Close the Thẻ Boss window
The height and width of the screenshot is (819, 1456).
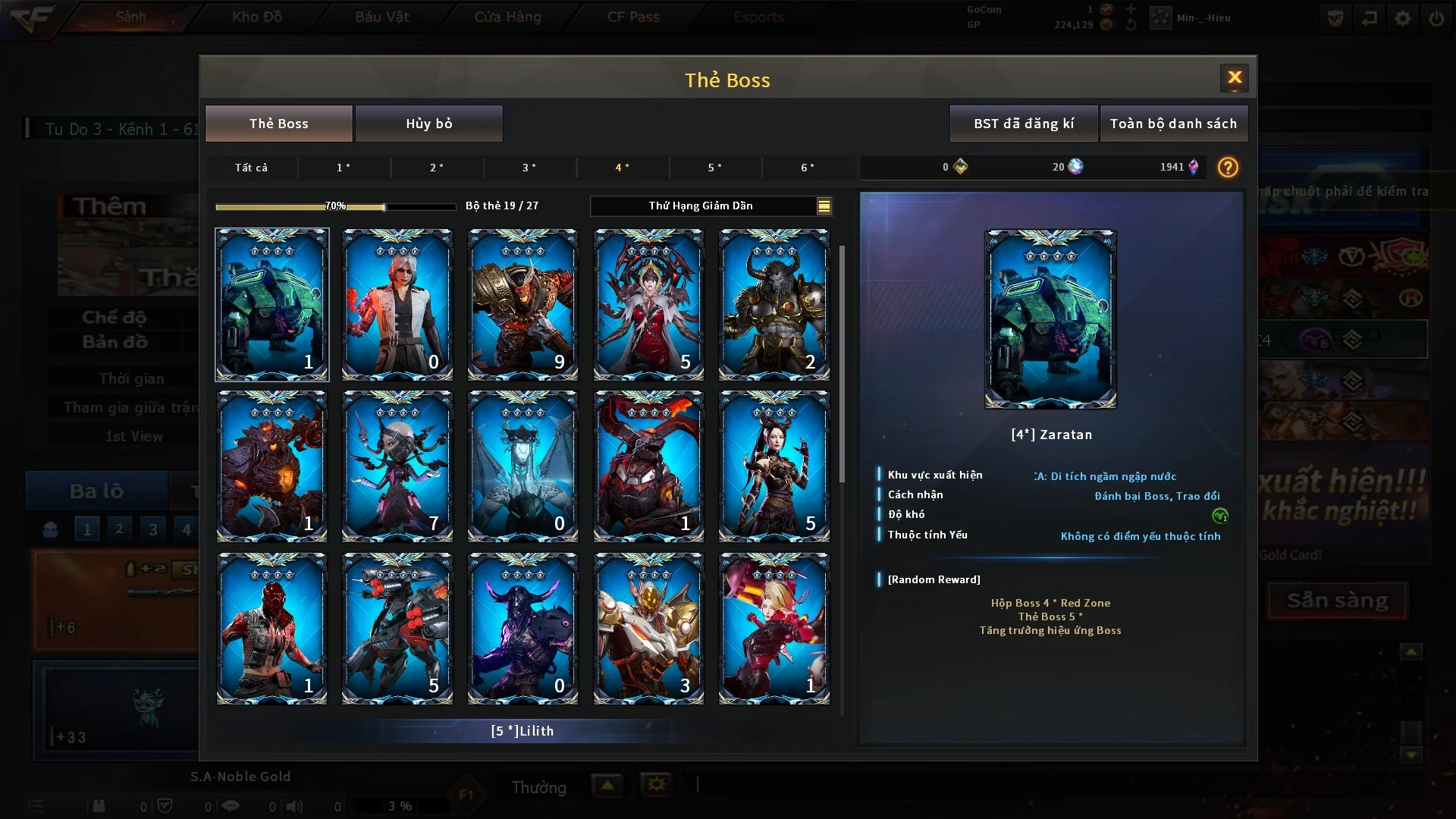click(1234, 77)
